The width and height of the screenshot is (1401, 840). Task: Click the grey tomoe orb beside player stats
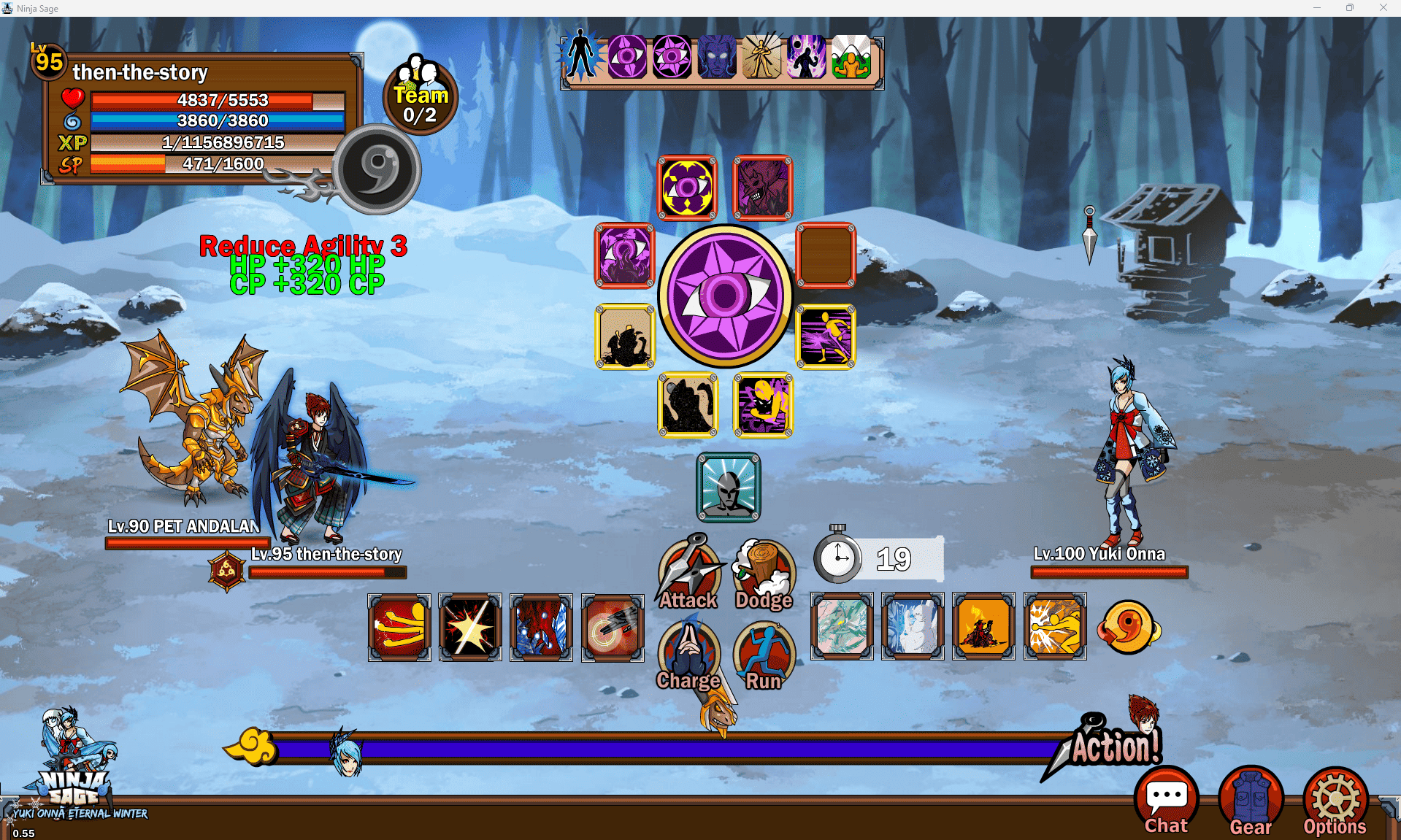pos(377,169)
